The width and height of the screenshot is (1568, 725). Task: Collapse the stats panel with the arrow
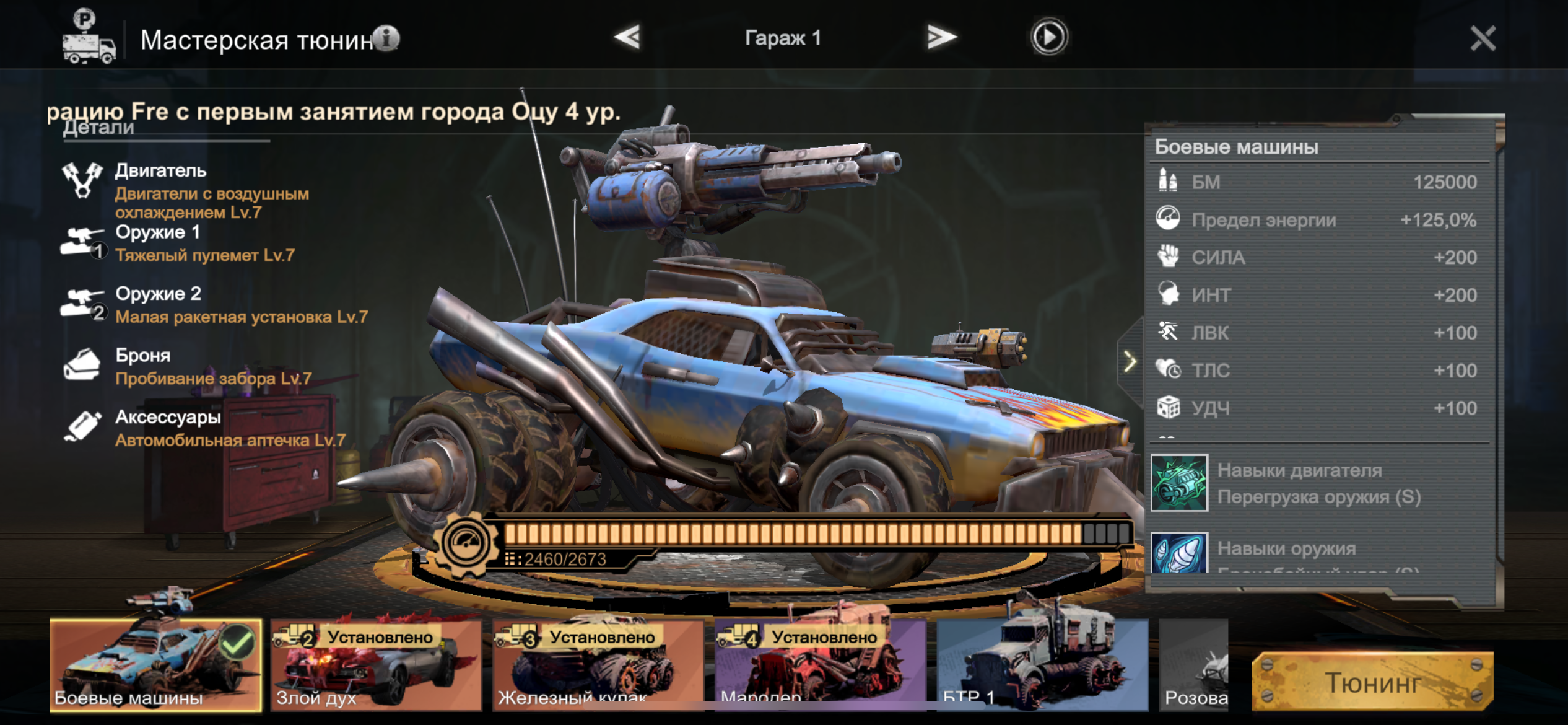[1130, 361]
